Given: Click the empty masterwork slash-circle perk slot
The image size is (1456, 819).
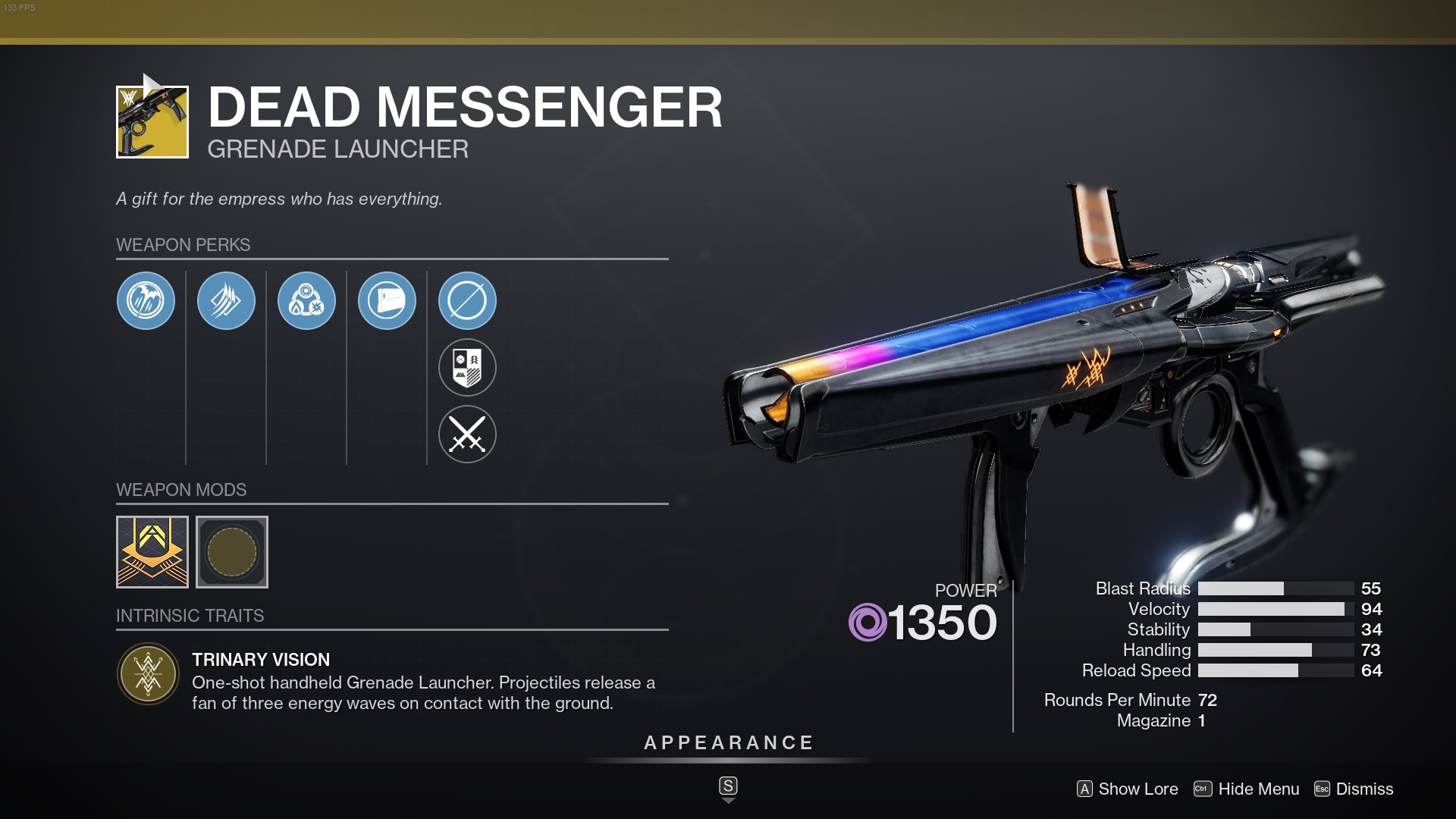Looking at the screenshot, I should tap(468, 301).
